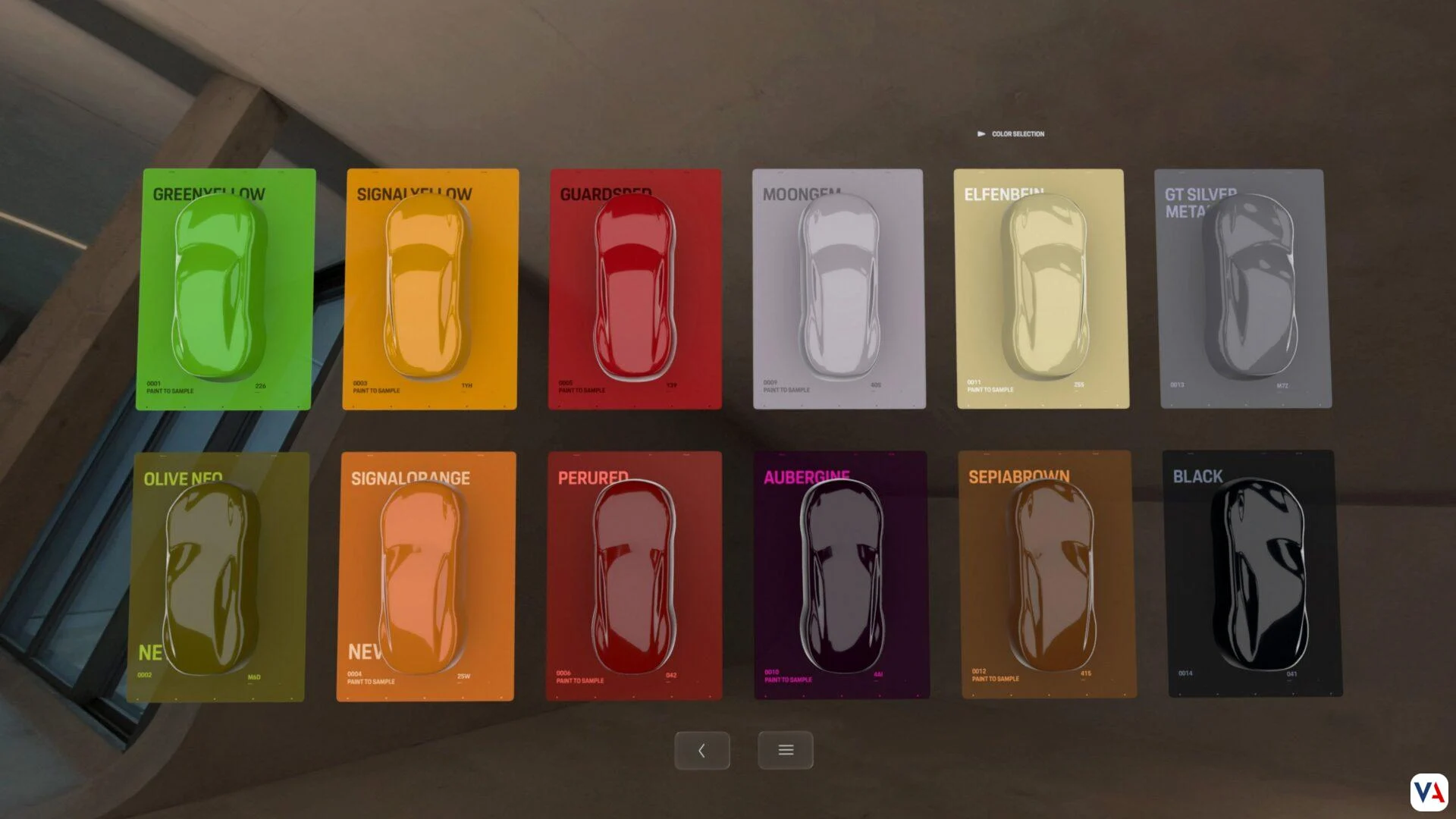Choose the Signalorange paint card
This screenshot has height=819, width=1456.
tap(426, 576)
